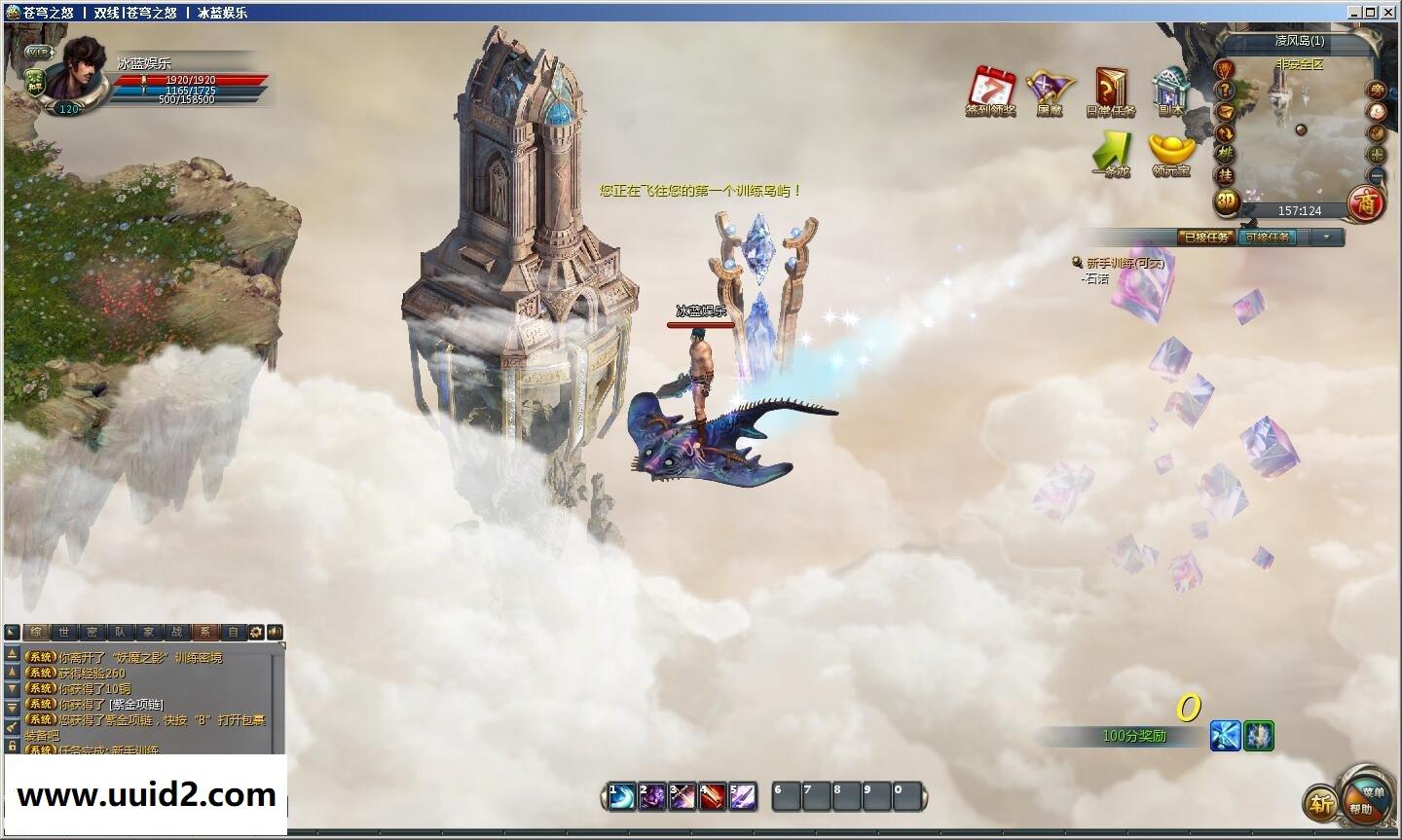Activate hotbar skill slot 1
The image size is (1402, 840).
coord(621,796)
